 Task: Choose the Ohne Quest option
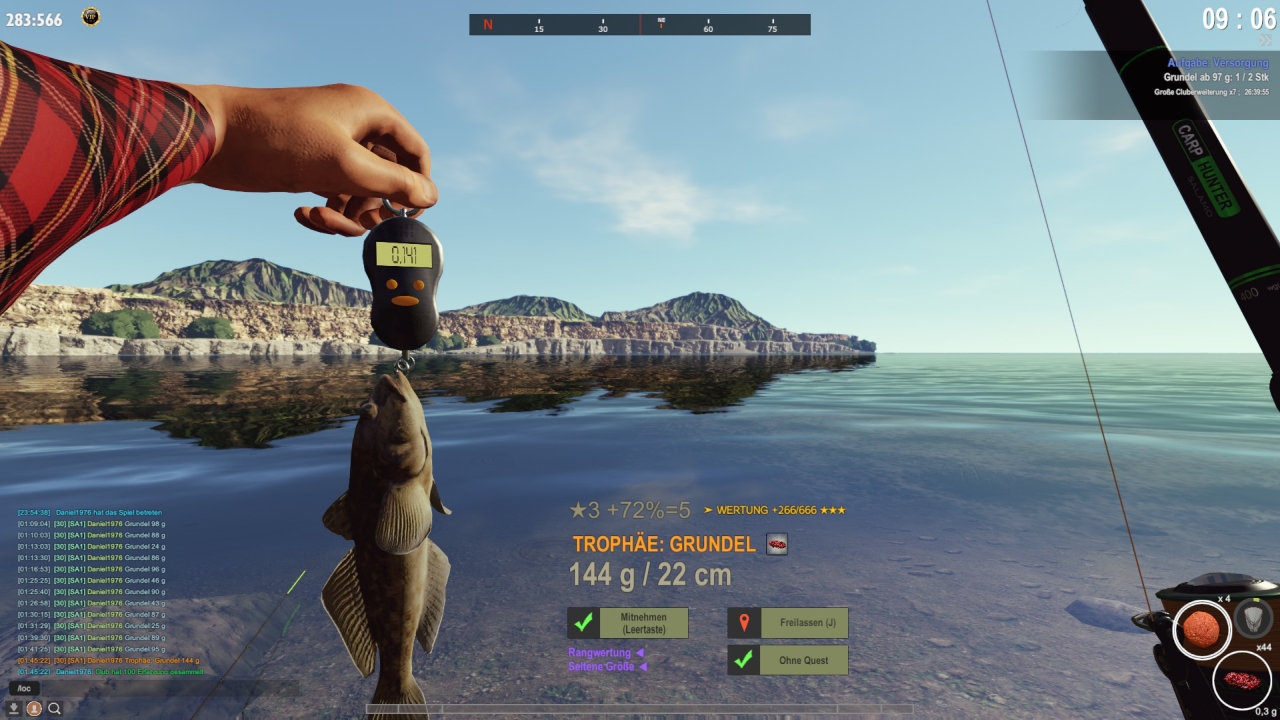coord(788,660)
